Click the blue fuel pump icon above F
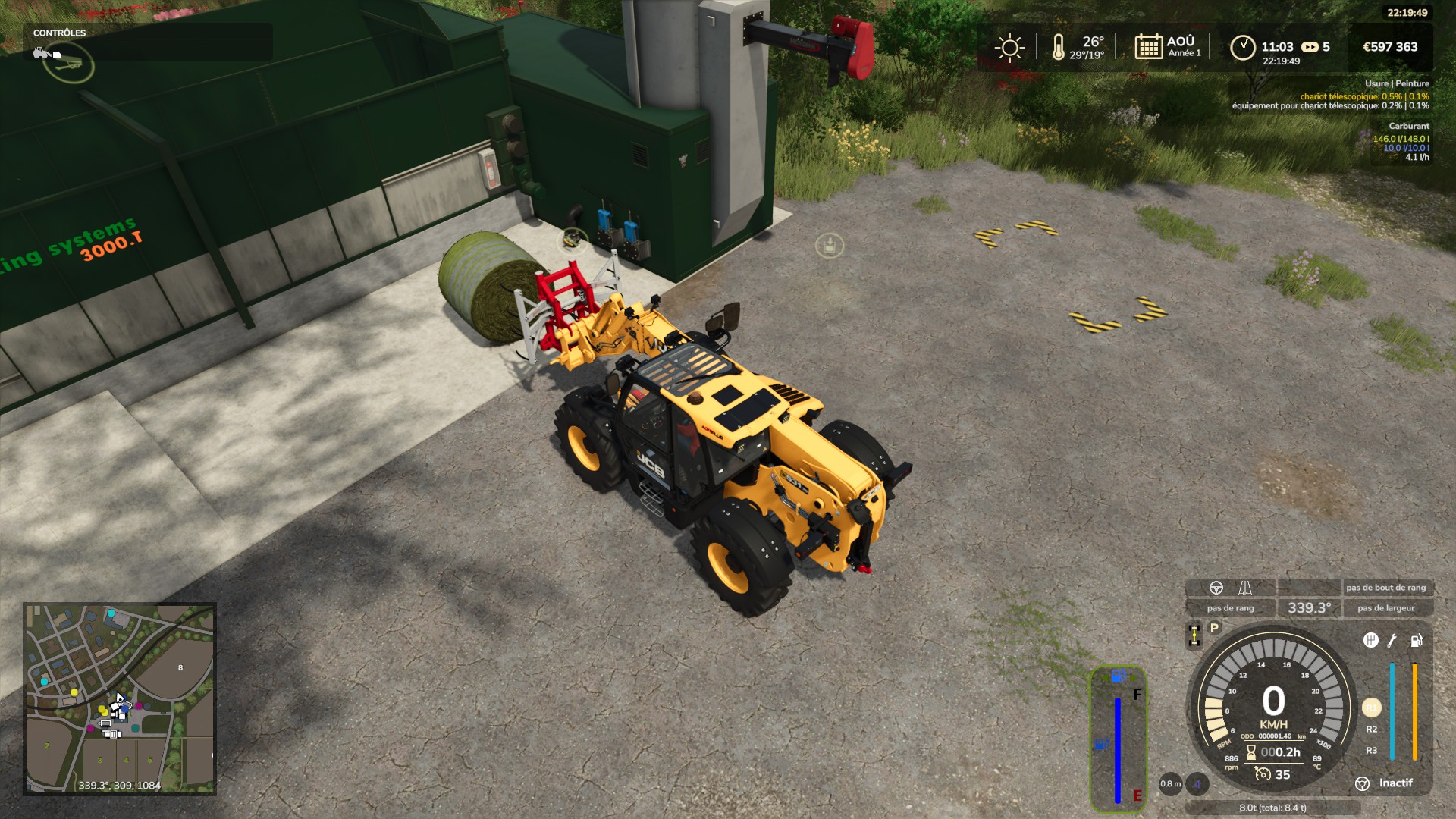The width and height of the screenshot is (1456, 819). click(1118, 676)
